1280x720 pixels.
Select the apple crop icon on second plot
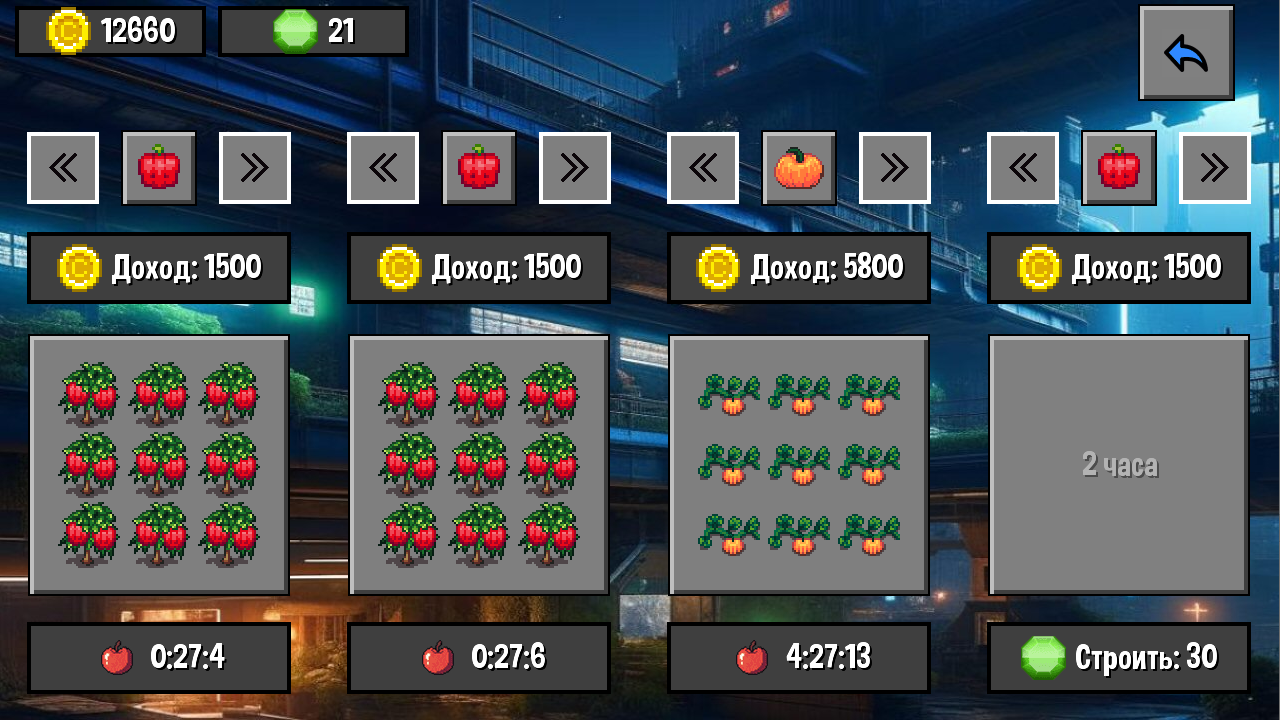479,167
